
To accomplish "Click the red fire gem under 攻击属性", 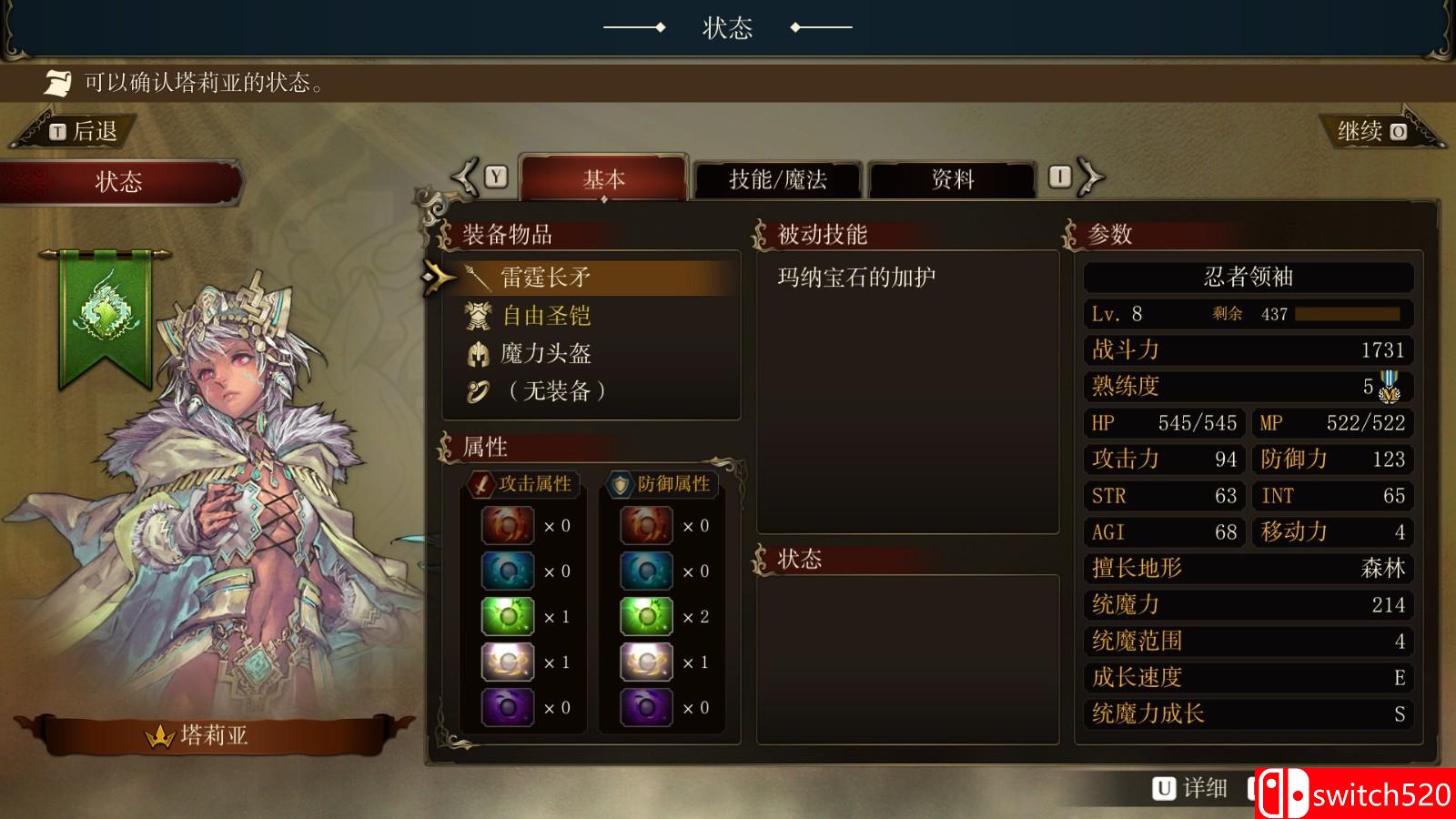I will tap(506, 525).
